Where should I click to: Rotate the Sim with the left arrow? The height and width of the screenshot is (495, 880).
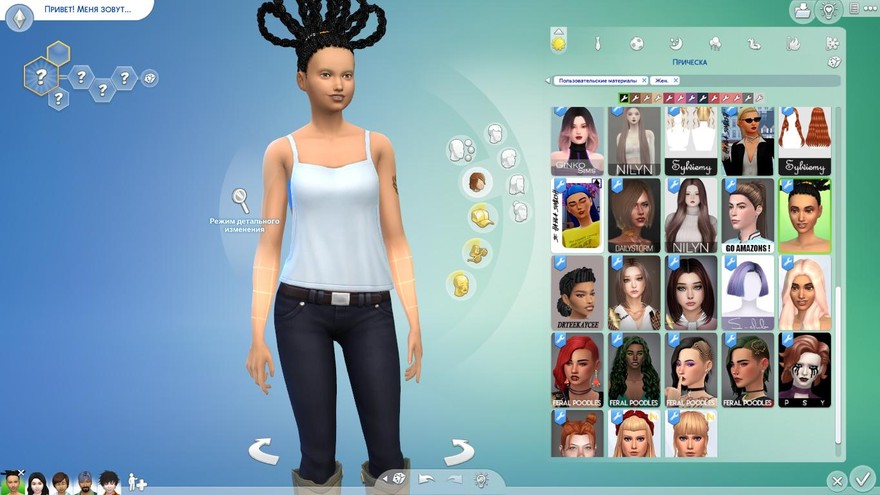264,451
